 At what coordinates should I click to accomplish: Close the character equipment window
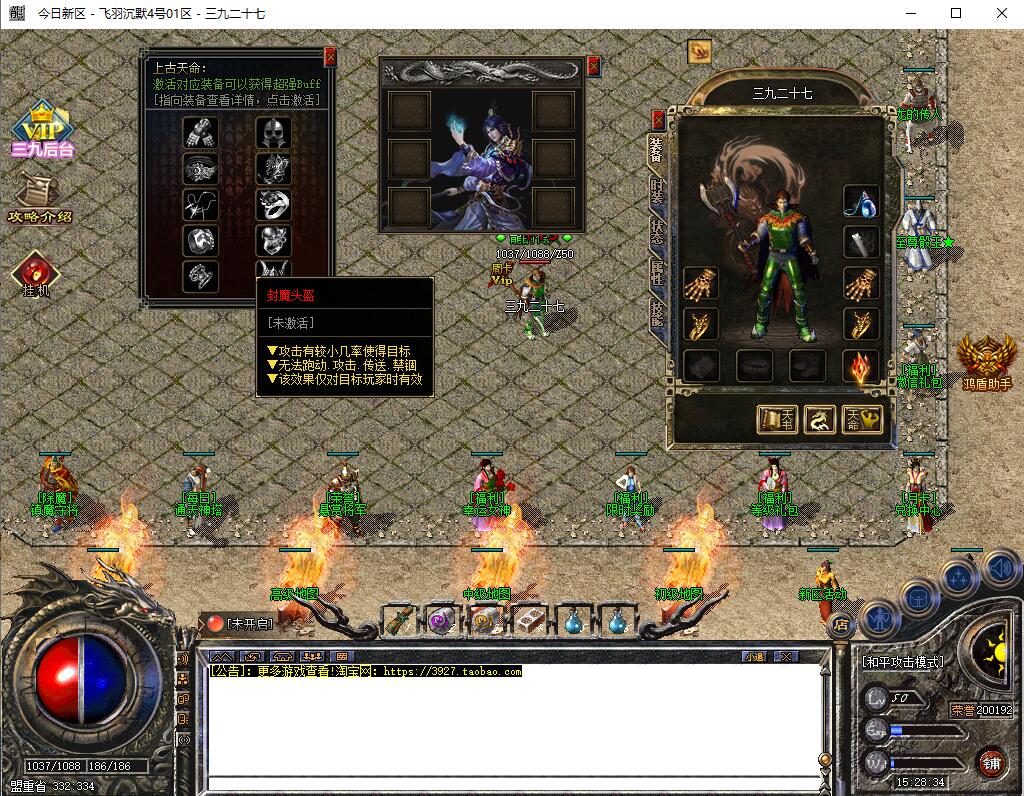658,118
